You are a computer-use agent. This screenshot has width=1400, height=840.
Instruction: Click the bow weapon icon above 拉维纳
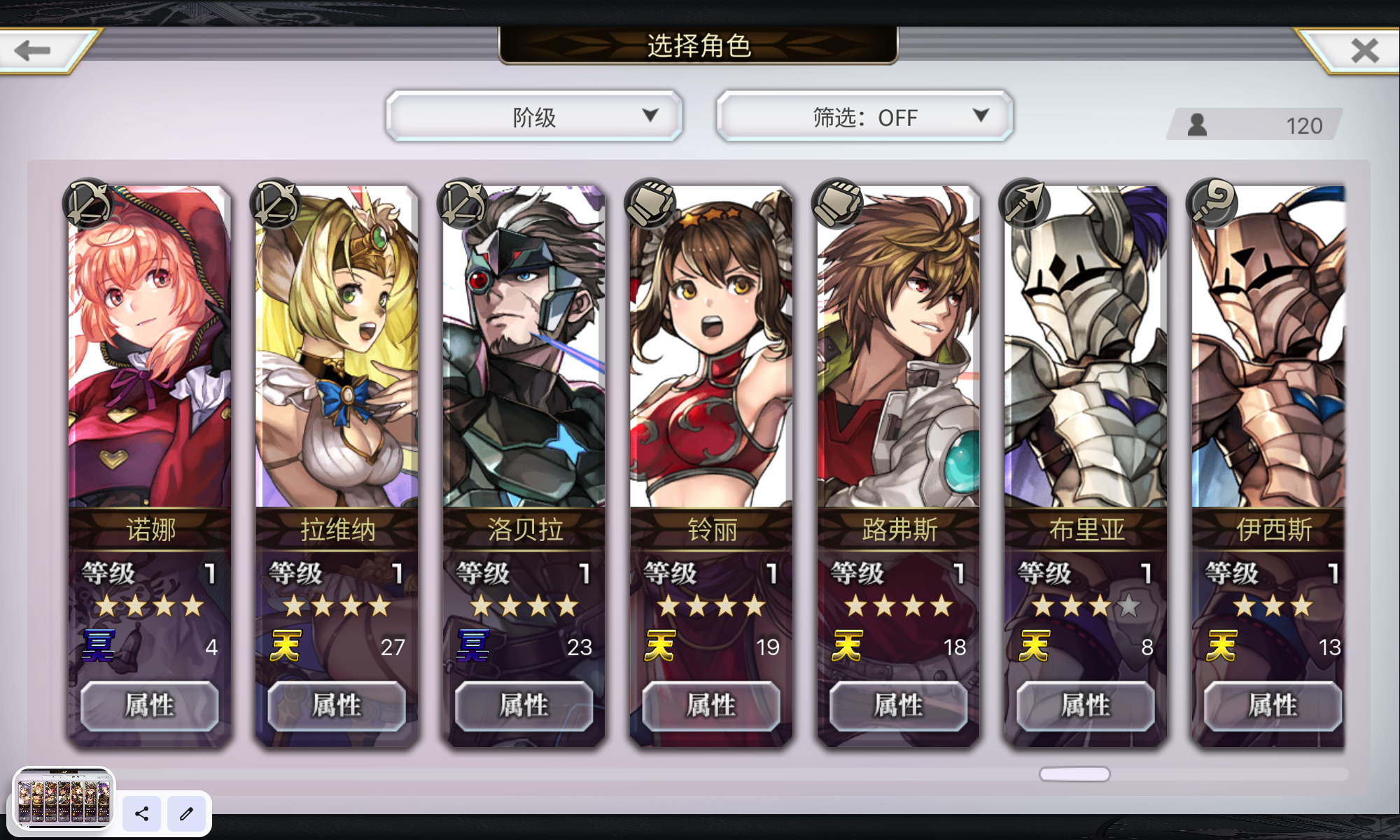pos(274,204)
